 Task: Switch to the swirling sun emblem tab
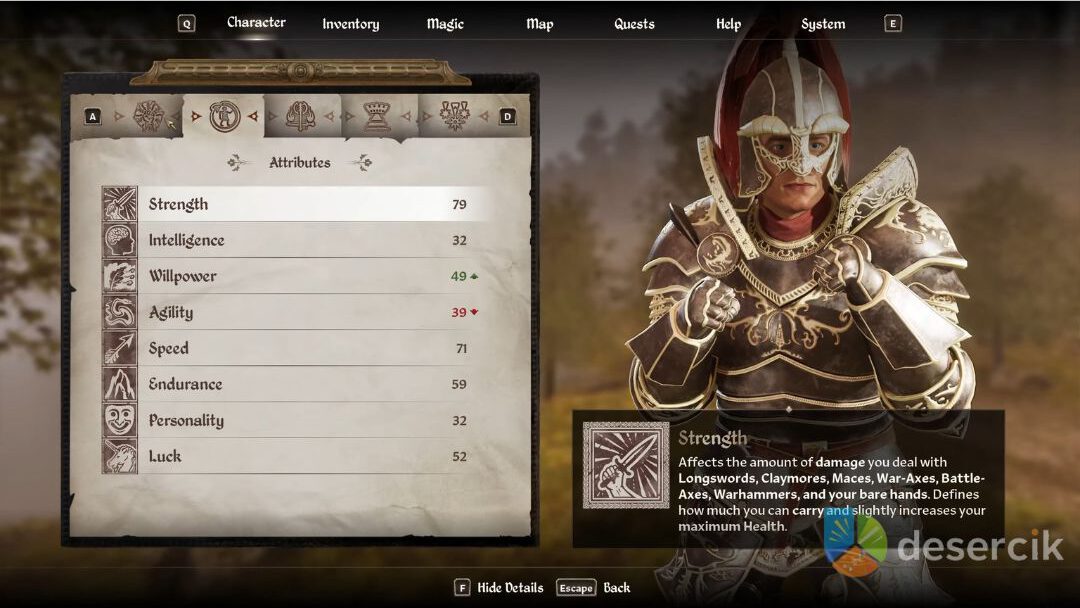pyautogui.click(x=148, y=116)
